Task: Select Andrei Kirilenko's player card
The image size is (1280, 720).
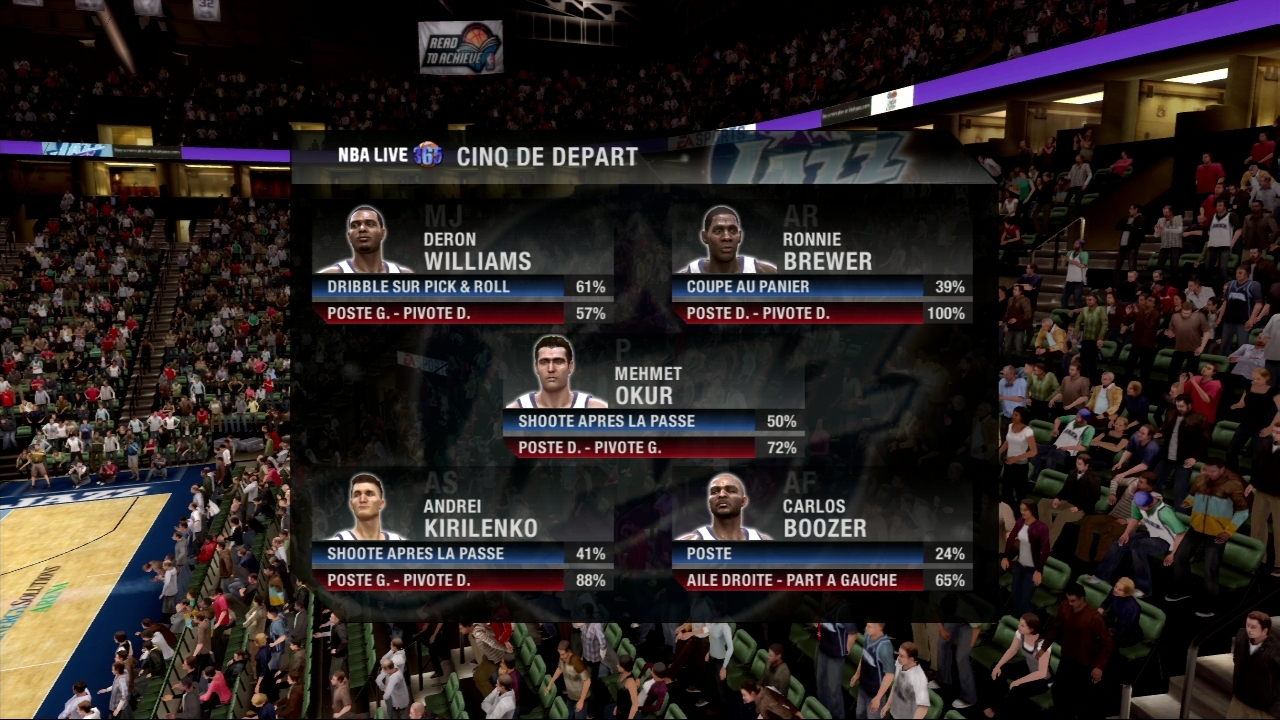Action: (x=462, y=529)
